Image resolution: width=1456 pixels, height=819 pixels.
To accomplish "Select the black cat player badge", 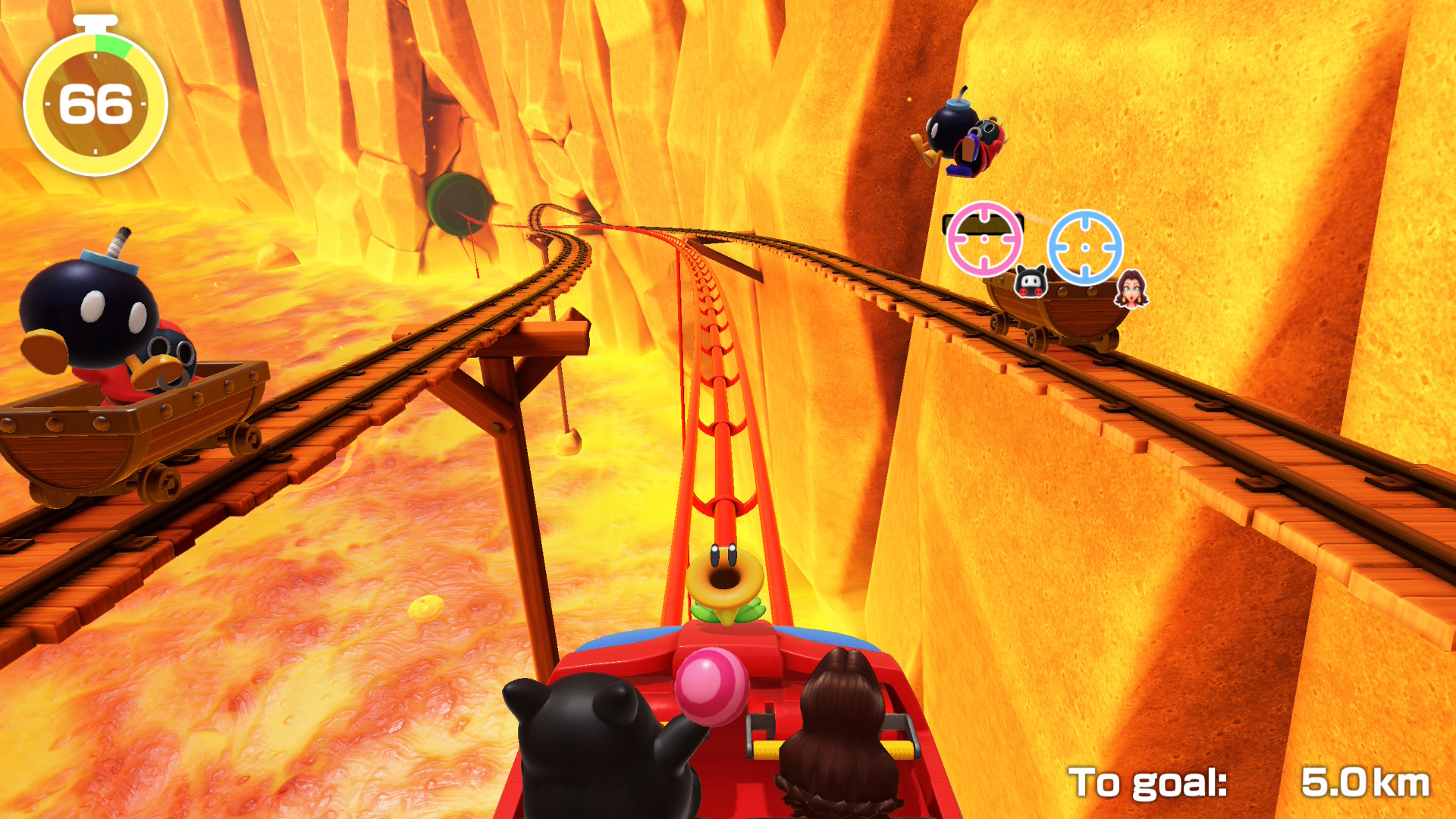I will (x=1031, y=281).
